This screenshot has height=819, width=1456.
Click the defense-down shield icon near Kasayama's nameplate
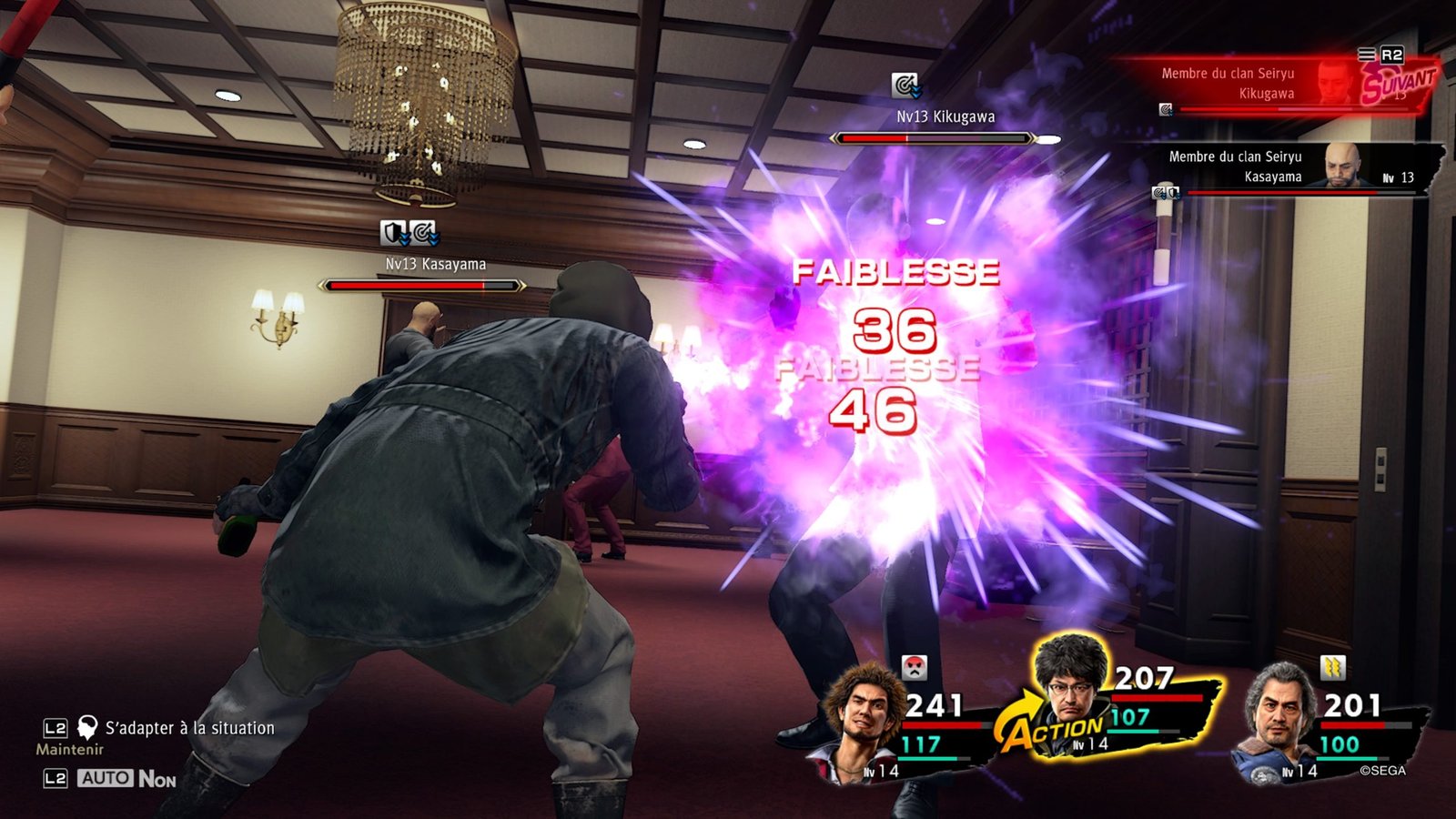(393, 231)
